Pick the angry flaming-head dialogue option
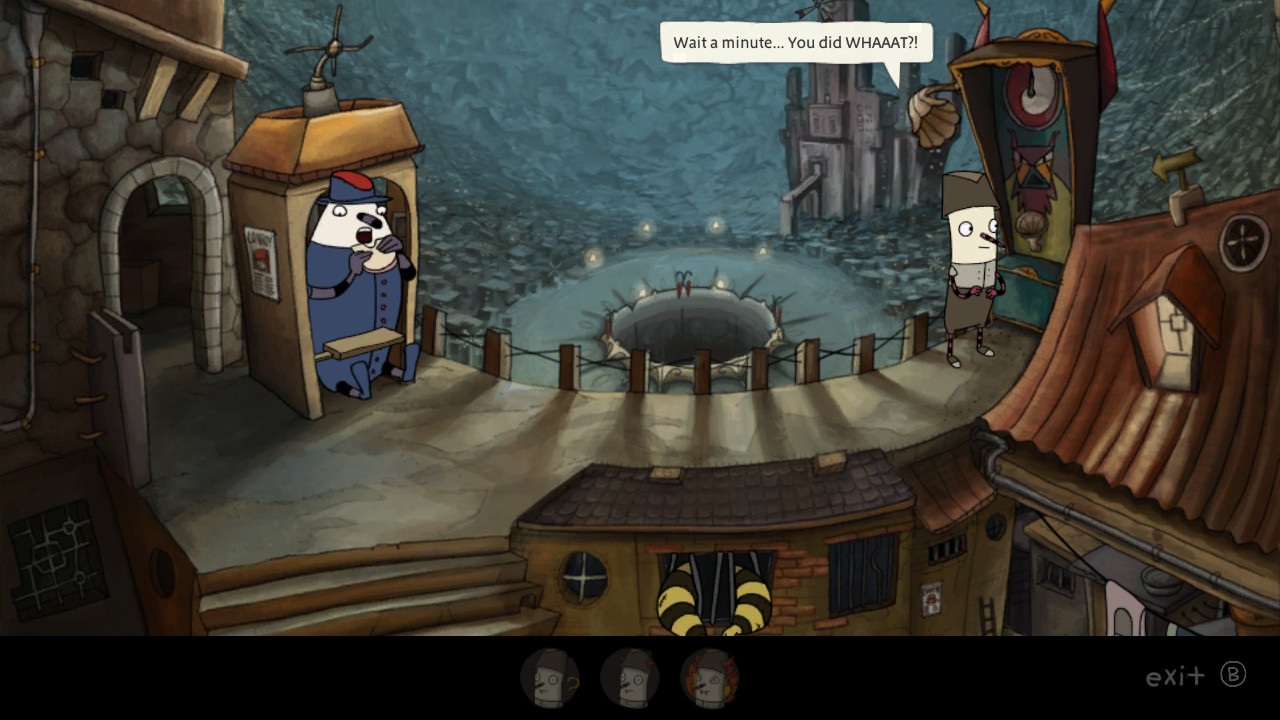Screen dimensions: 1280x720 (712, 680)
